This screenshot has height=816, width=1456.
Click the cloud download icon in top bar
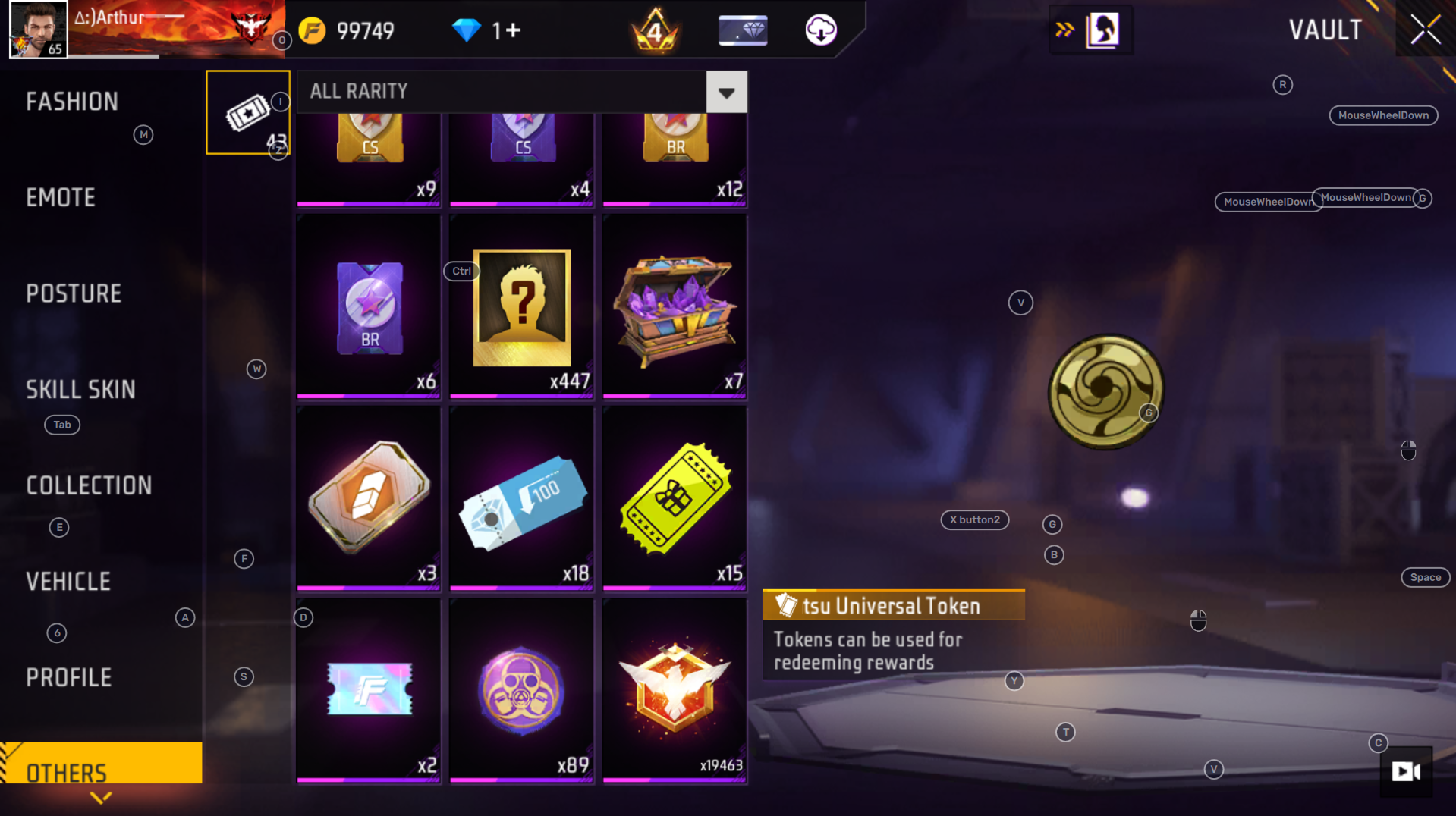click(821, 30)
